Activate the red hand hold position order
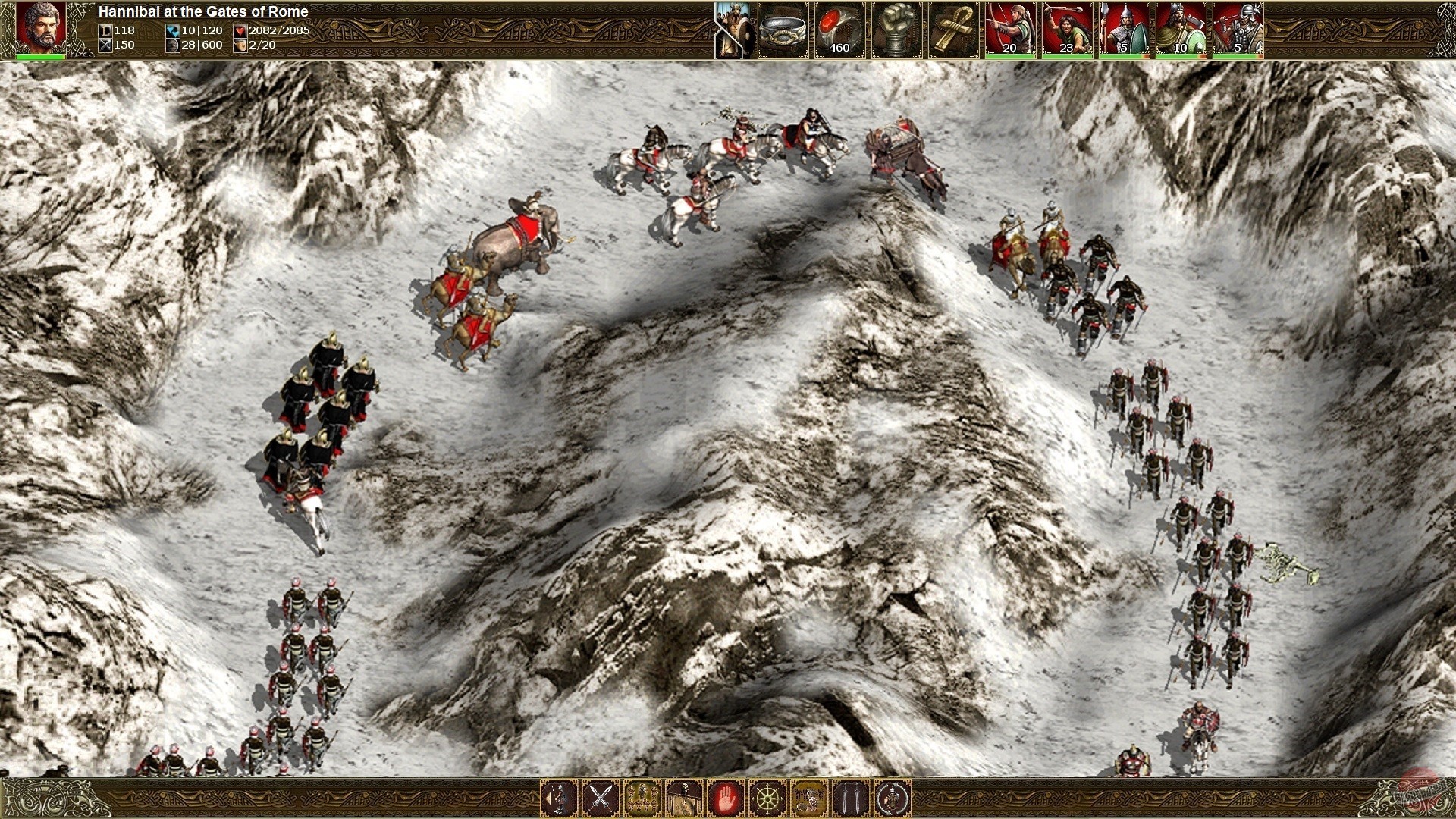This screenshot has width=1456, height=819. tap(720, 797)
